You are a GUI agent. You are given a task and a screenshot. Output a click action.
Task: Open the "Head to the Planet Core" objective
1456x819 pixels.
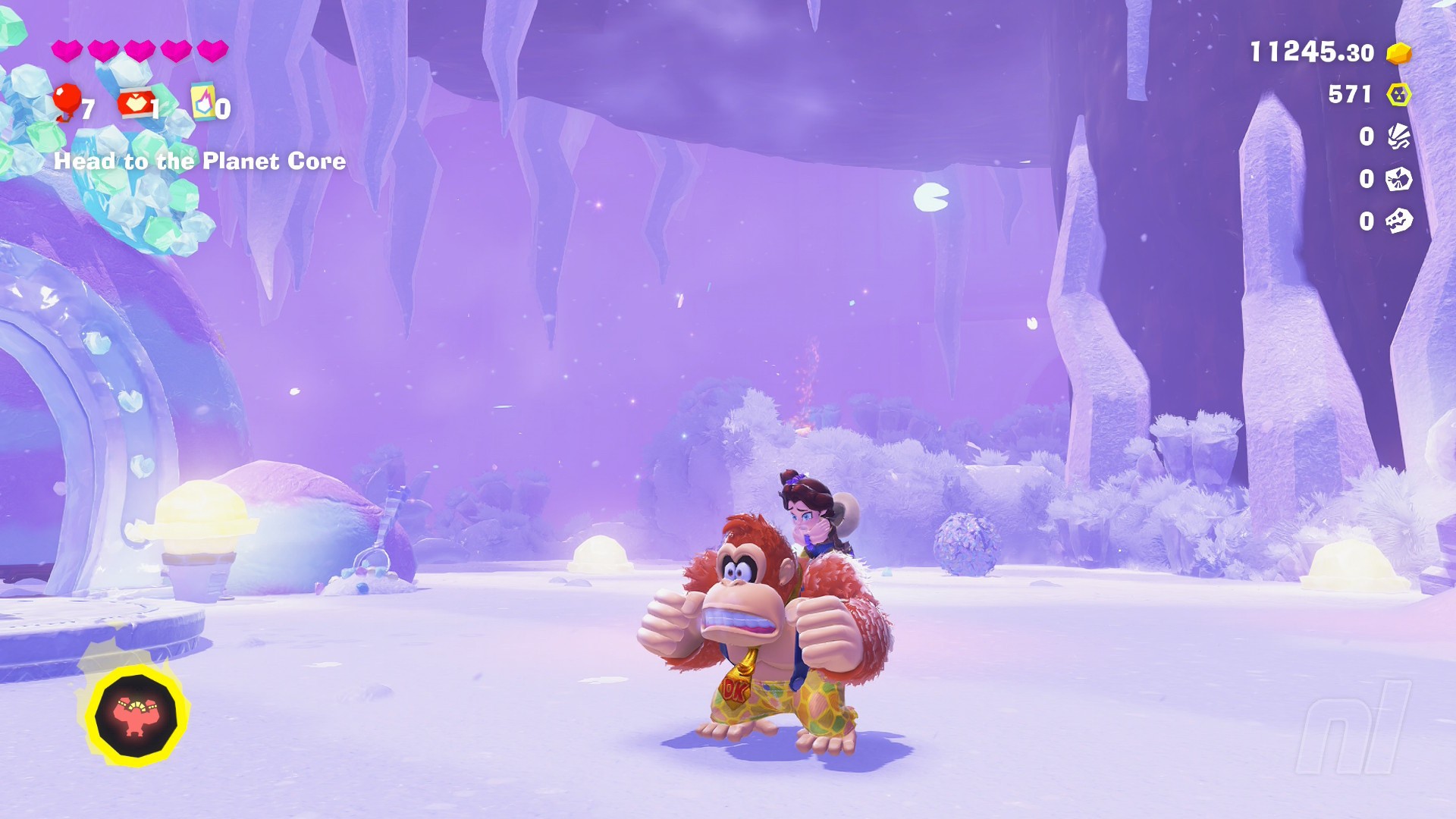(199, 161)
